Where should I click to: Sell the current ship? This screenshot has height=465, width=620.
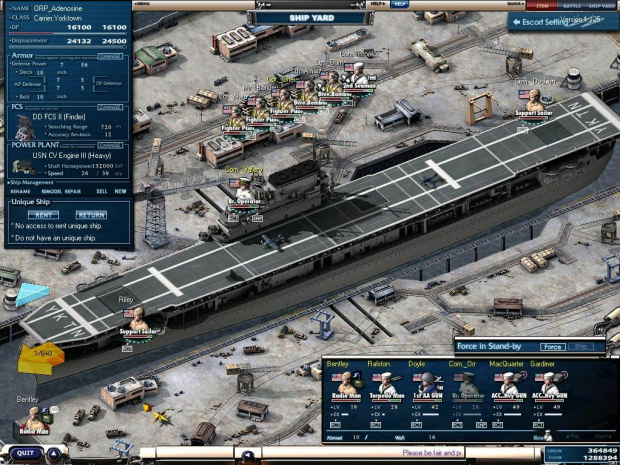point(101,191)
